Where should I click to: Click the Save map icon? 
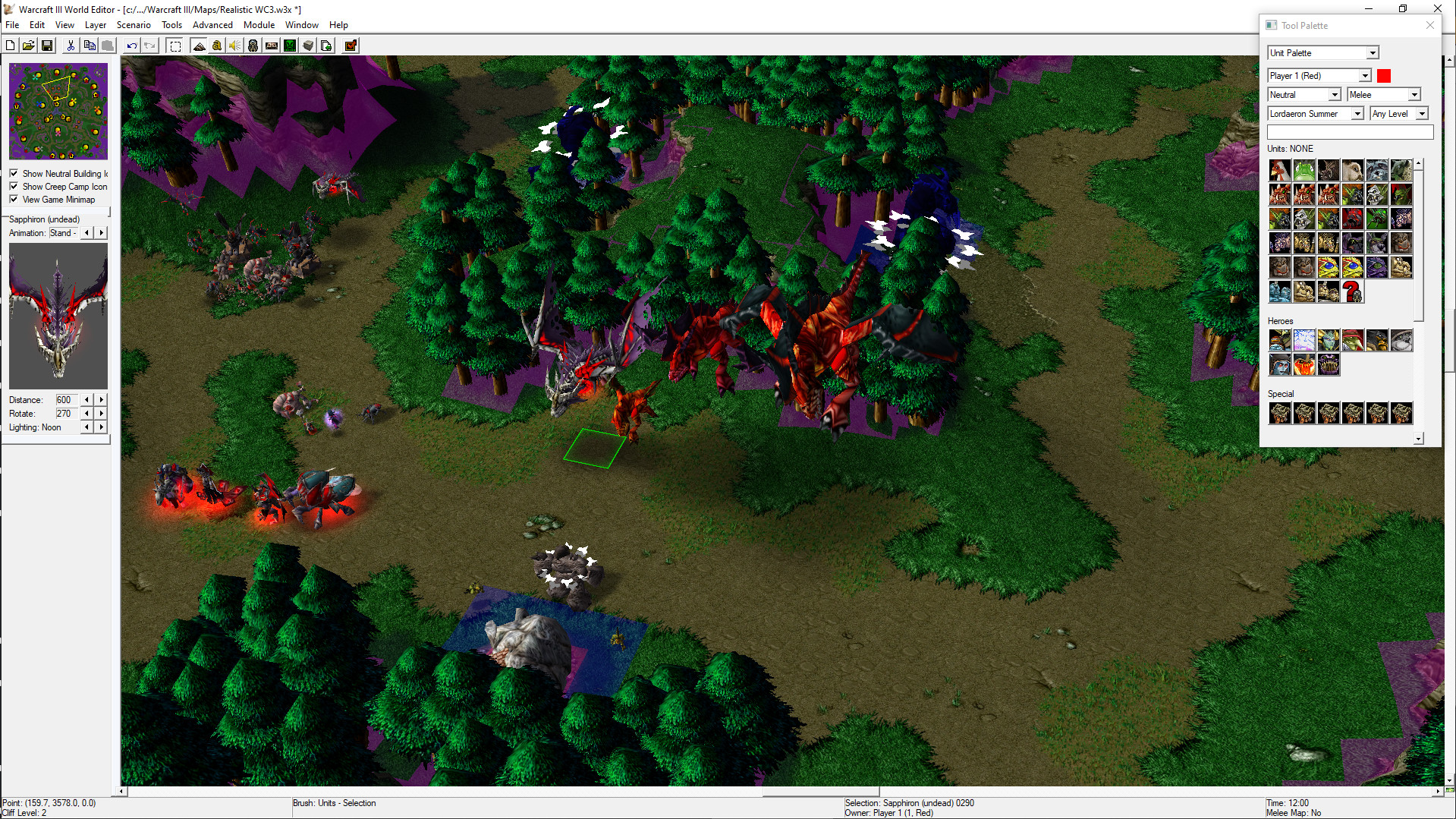[x=46, y=46]
